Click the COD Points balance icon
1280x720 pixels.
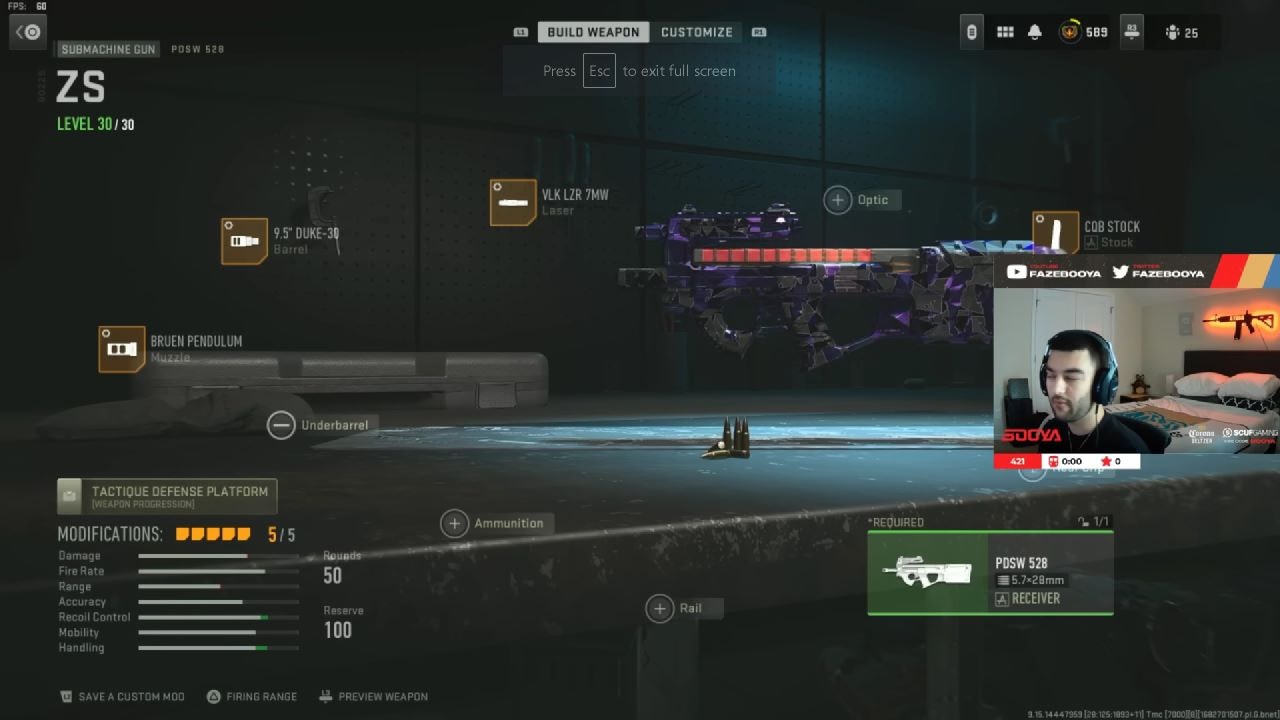(x=1068, y=31)
